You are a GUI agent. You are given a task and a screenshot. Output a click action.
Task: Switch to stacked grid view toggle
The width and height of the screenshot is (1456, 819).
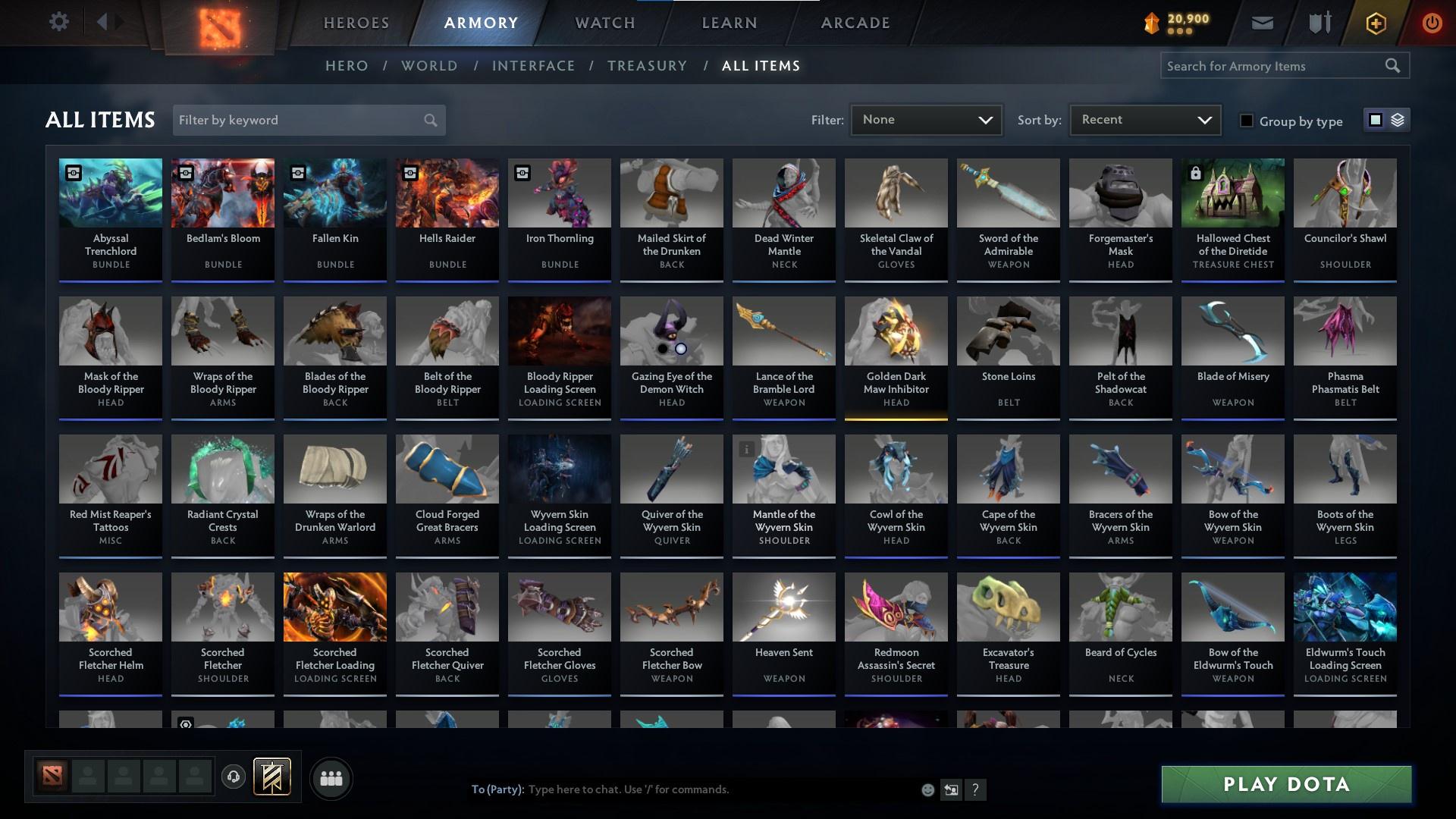[1396, 120]
